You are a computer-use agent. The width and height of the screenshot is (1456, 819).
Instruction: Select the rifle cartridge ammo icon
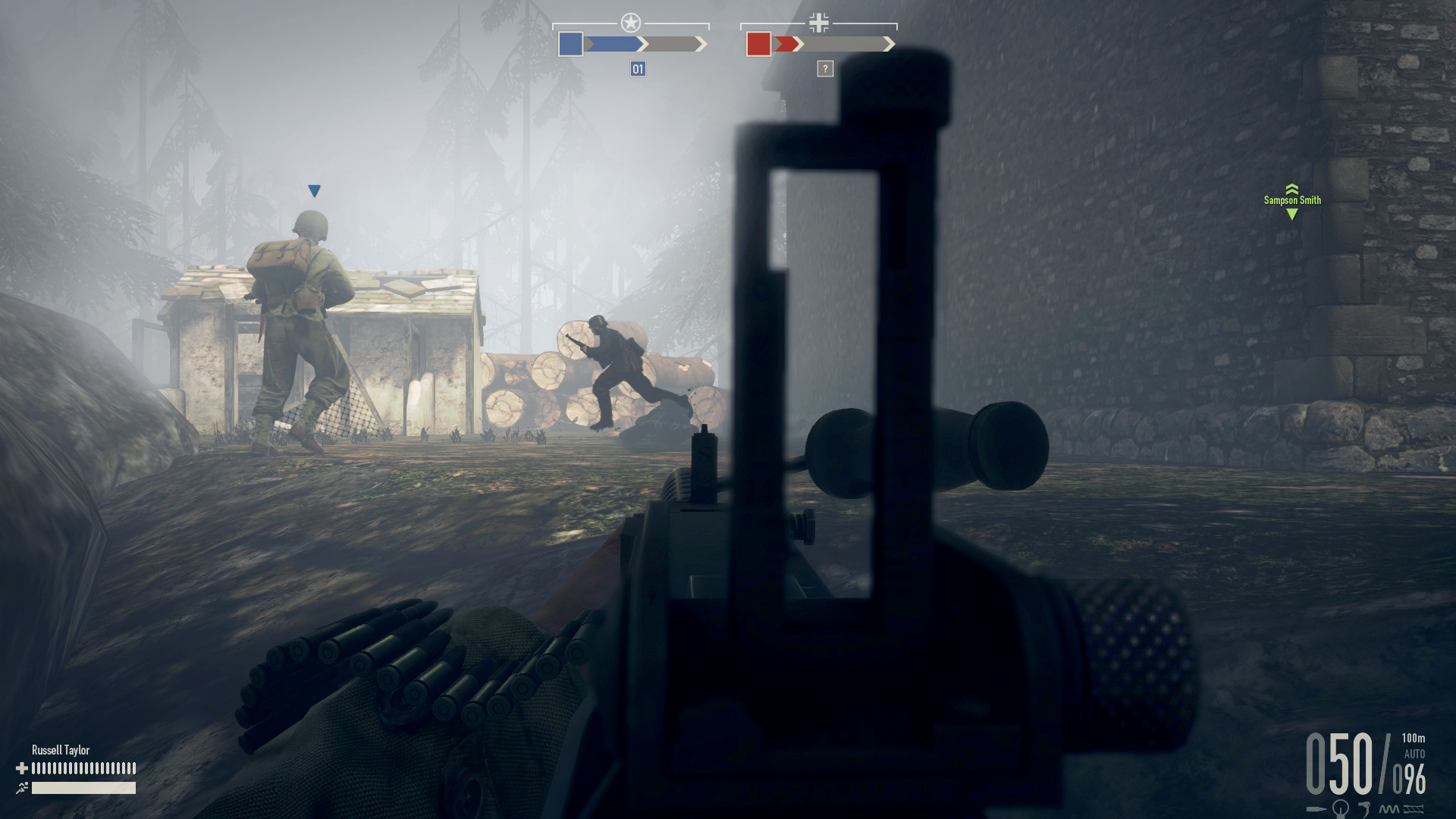click(1316, 808)
